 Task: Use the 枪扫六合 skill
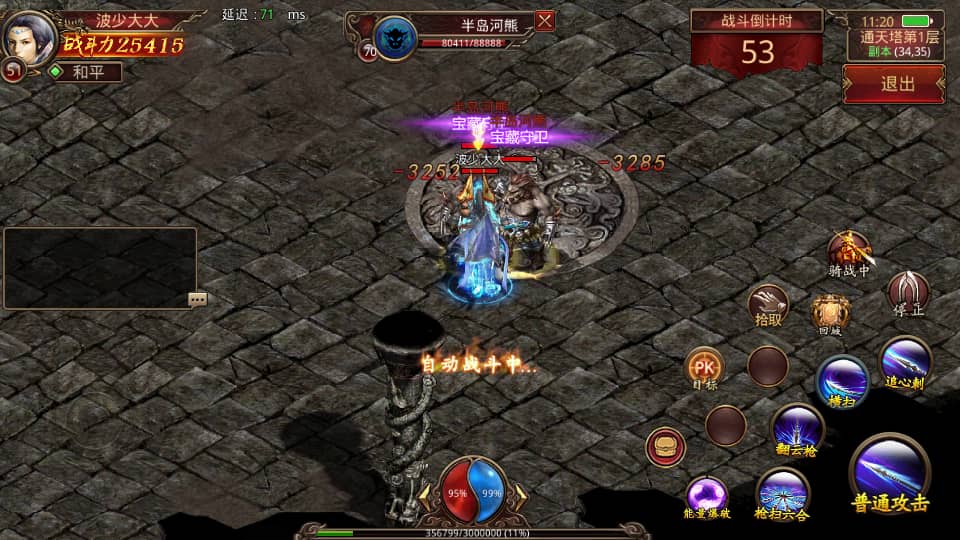click(782, 493)
